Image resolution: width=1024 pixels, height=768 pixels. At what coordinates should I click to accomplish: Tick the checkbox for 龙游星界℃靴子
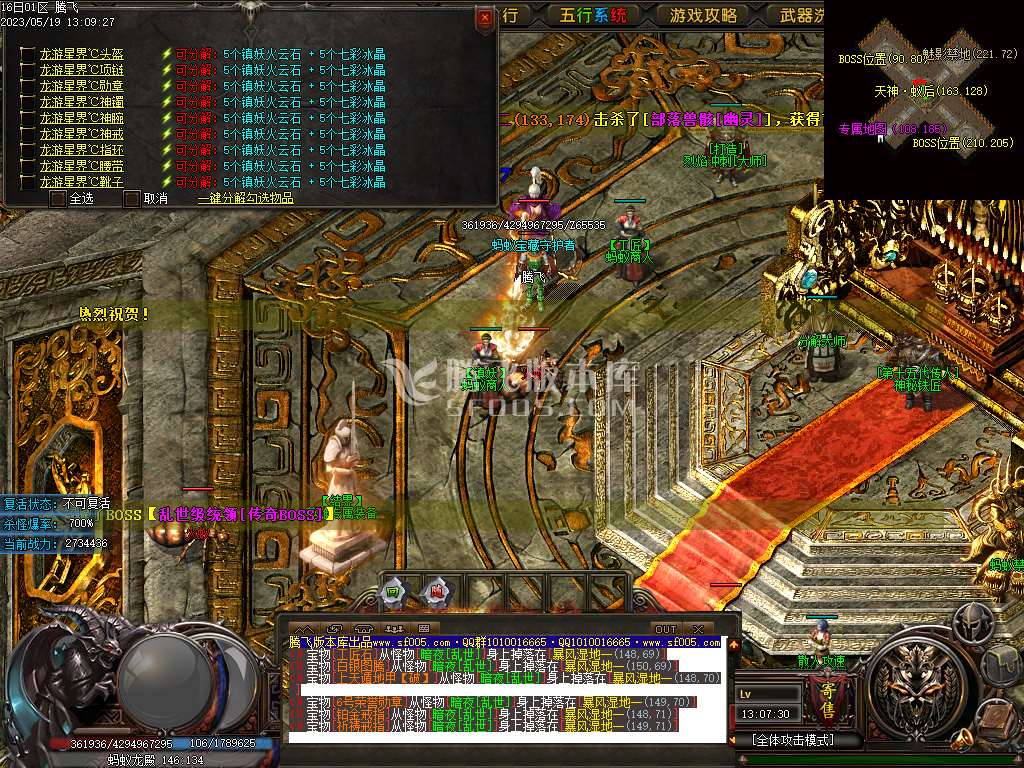click(25, 182)
